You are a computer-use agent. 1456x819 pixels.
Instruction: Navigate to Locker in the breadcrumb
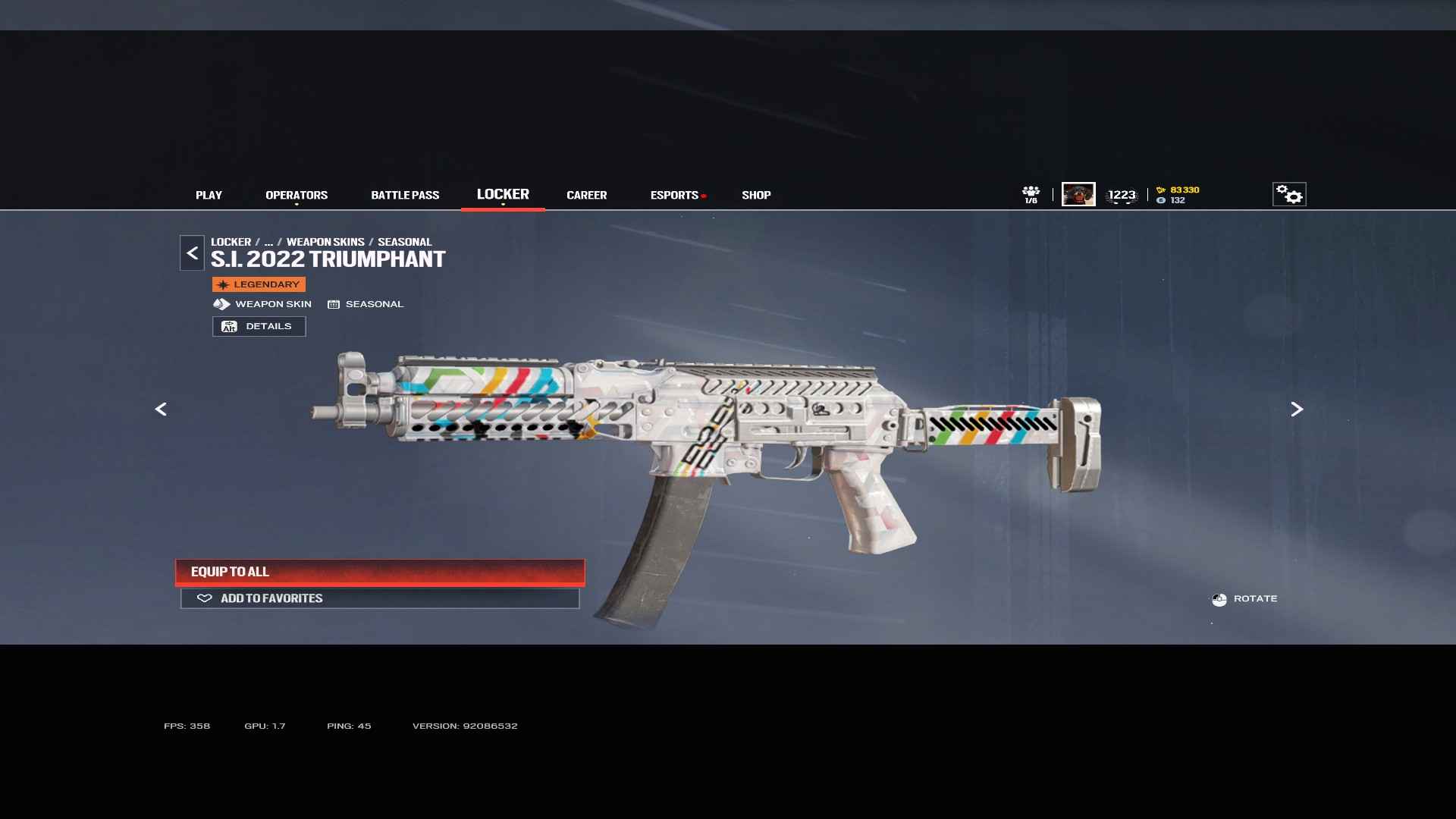[x=231, y=242]
